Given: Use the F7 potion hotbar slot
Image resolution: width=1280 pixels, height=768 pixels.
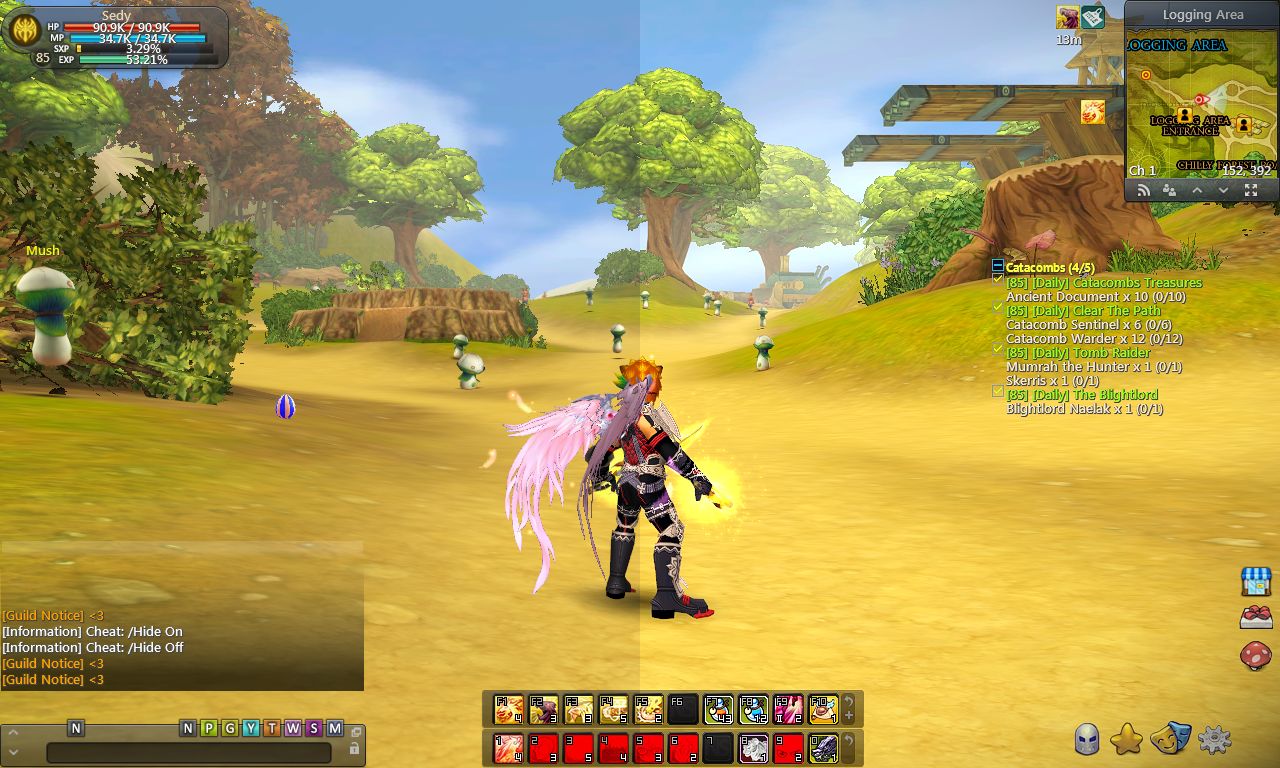Looking at the screenshot, I should coord(718,709).
